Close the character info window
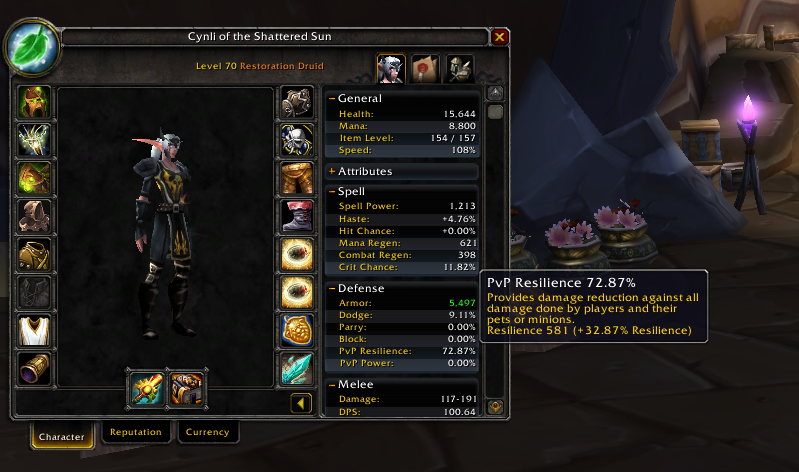Viewport: 799px width, 472px height. (x=500, y=37)
